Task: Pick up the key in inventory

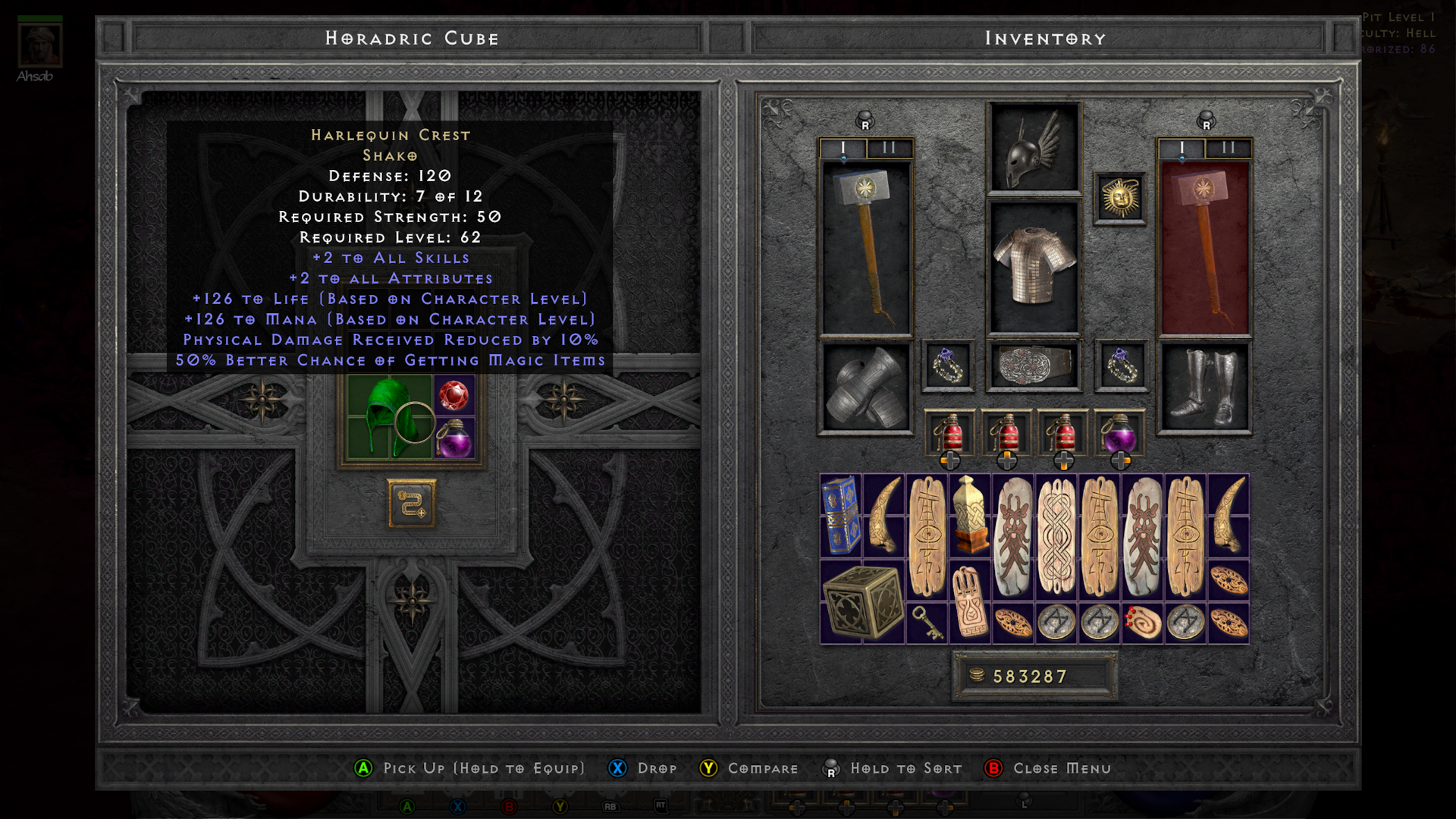Action: point(927,623)
